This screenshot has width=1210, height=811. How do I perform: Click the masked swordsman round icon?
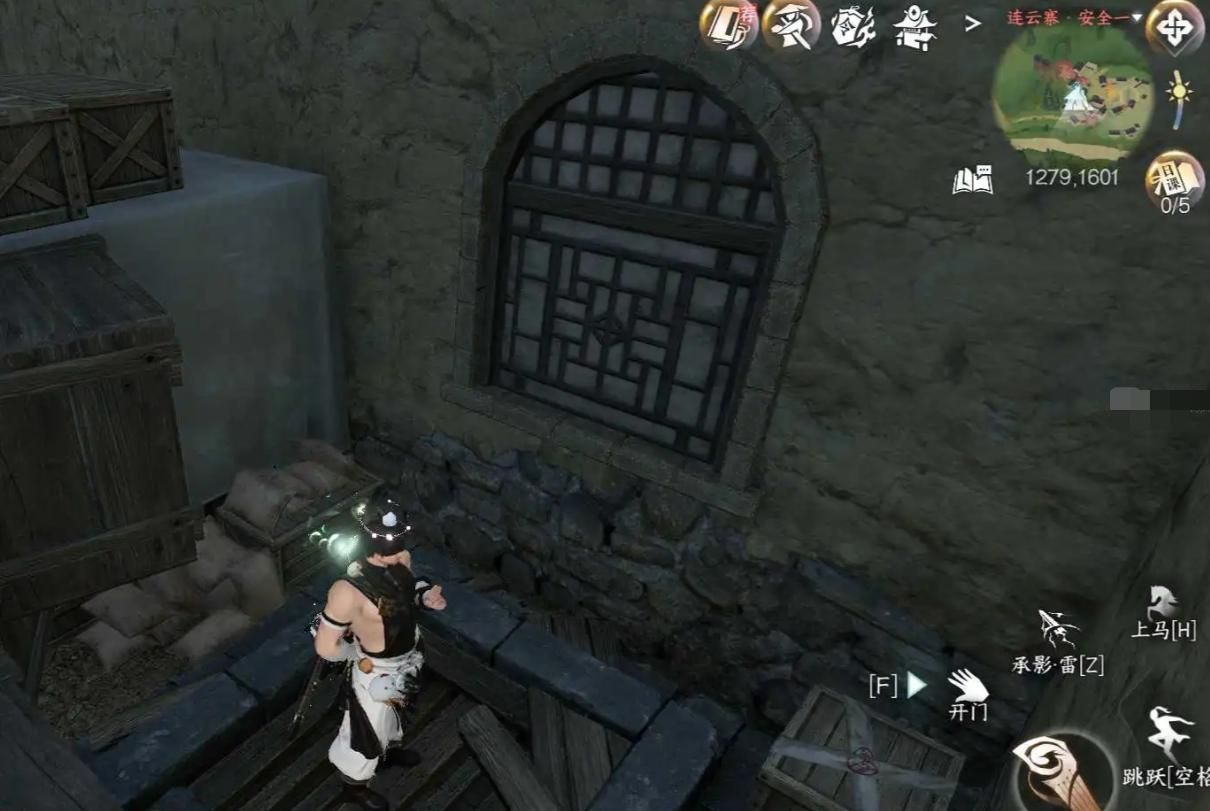pos(791,25)
